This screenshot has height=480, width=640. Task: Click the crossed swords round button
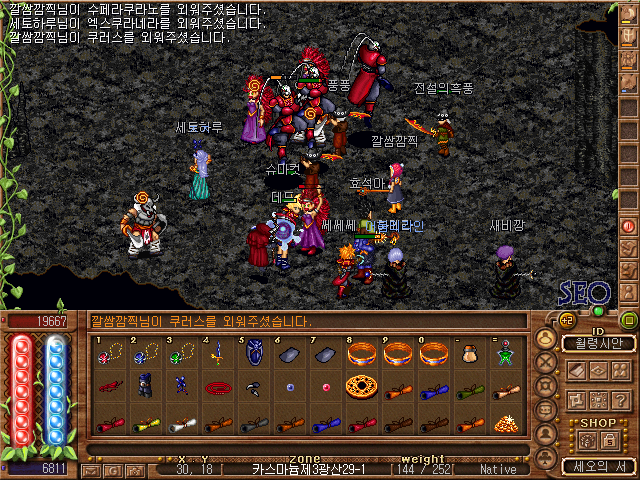click(x=545, y=362)
